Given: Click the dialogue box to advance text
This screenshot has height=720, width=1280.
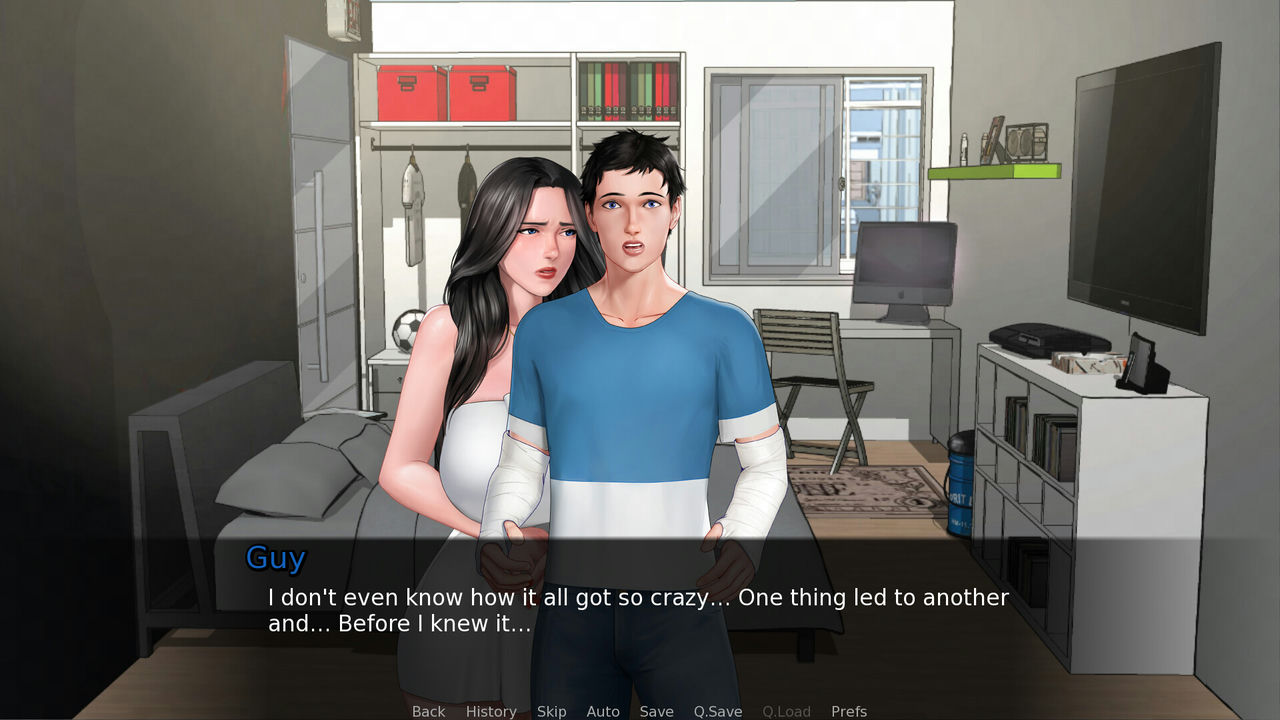Looking at the screenshot, I should [640, 610].
